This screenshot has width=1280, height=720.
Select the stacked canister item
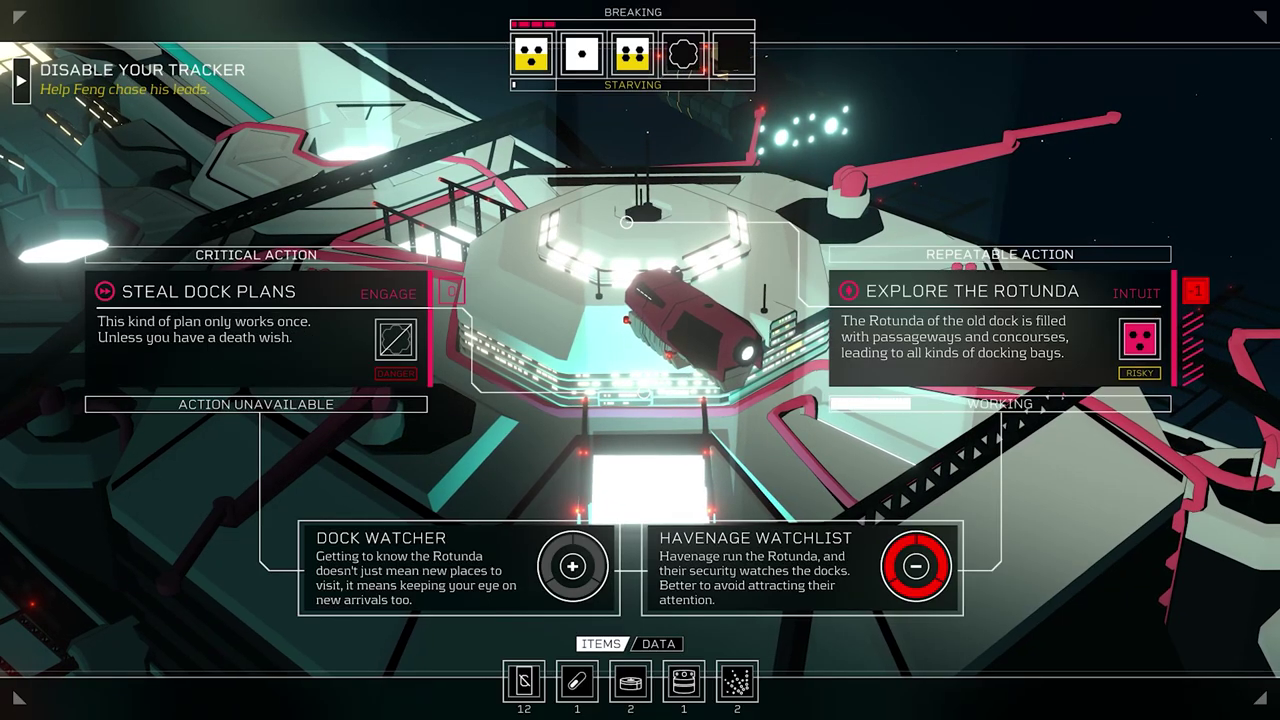[683, 682]
